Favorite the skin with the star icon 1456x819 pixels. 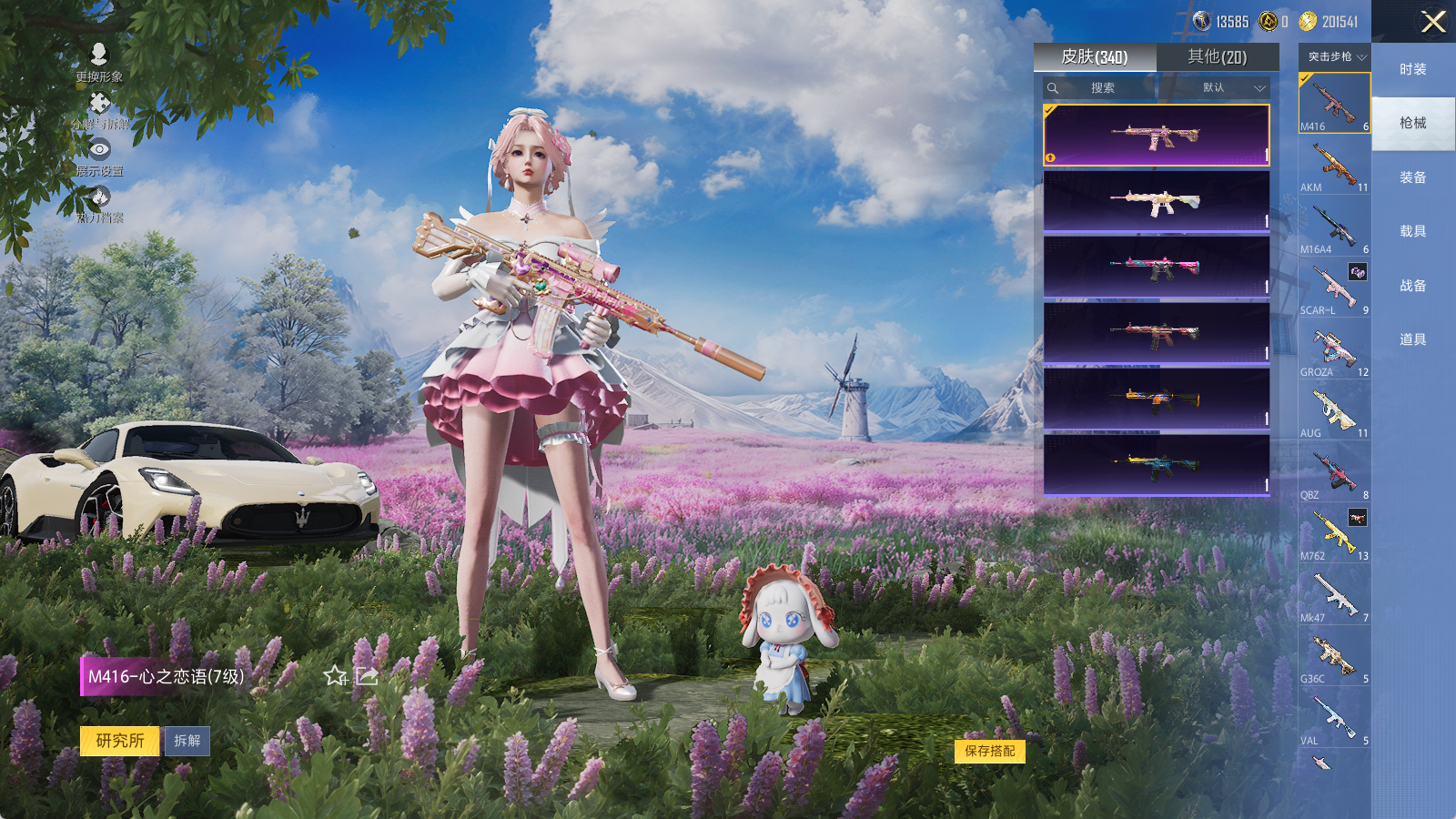(x=335, y=675)
